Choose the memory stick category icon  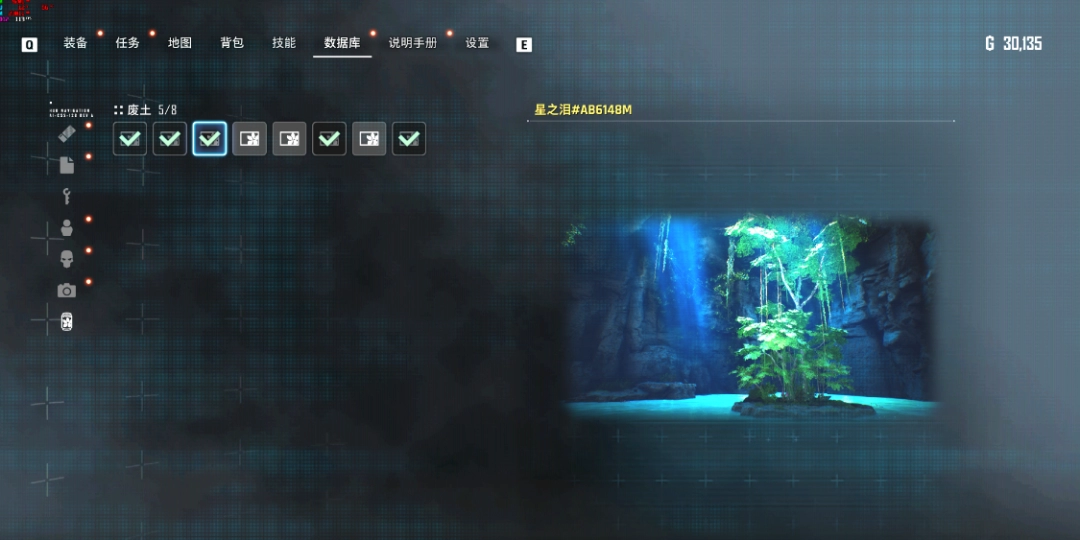[x=67, y=133]
